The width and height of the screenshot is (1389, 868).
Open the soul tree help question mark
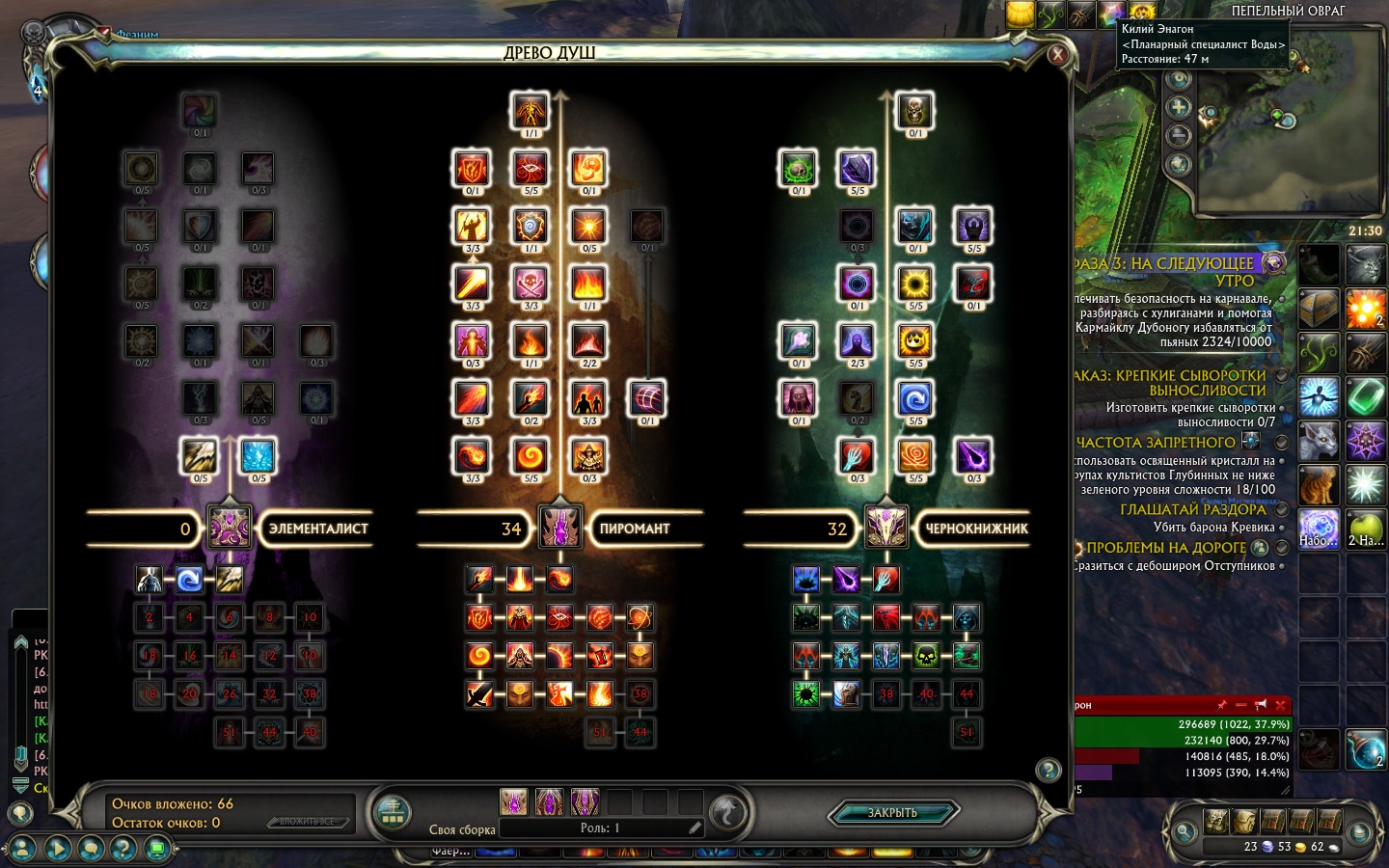pyautogui.click(x=1048, y=770)
